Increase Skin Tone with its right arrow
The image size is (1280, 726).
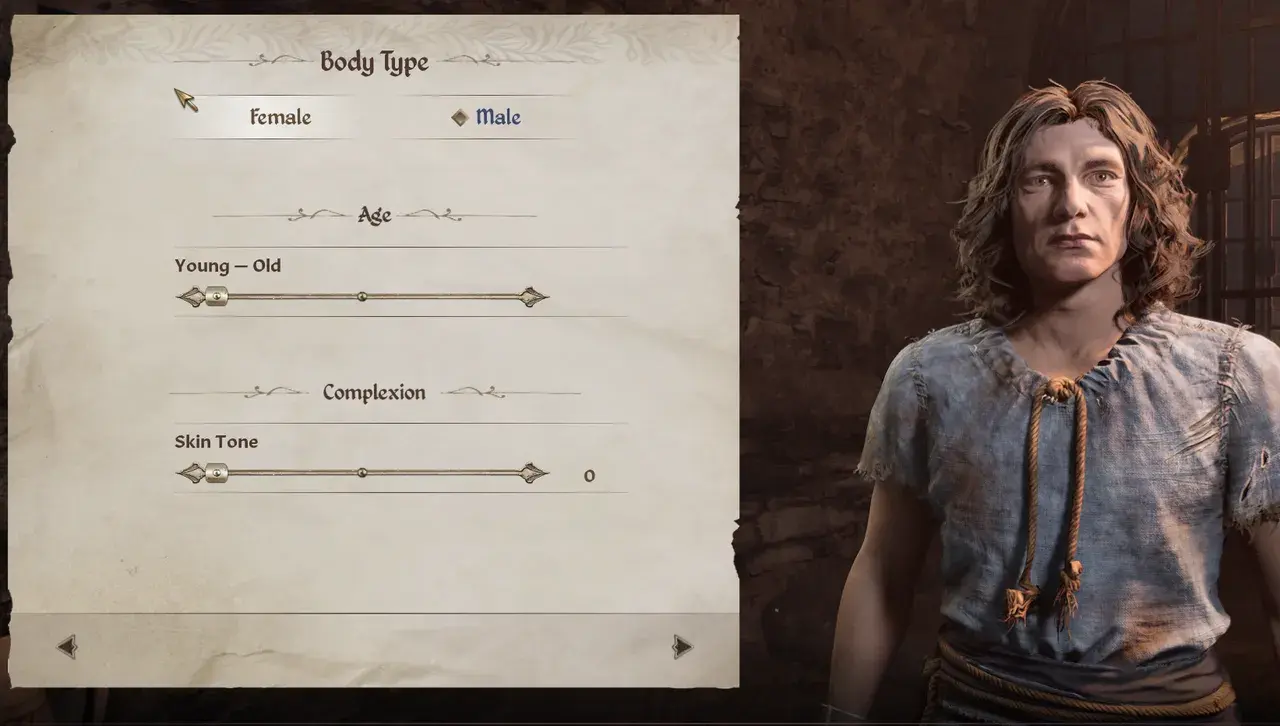[532, 472]
